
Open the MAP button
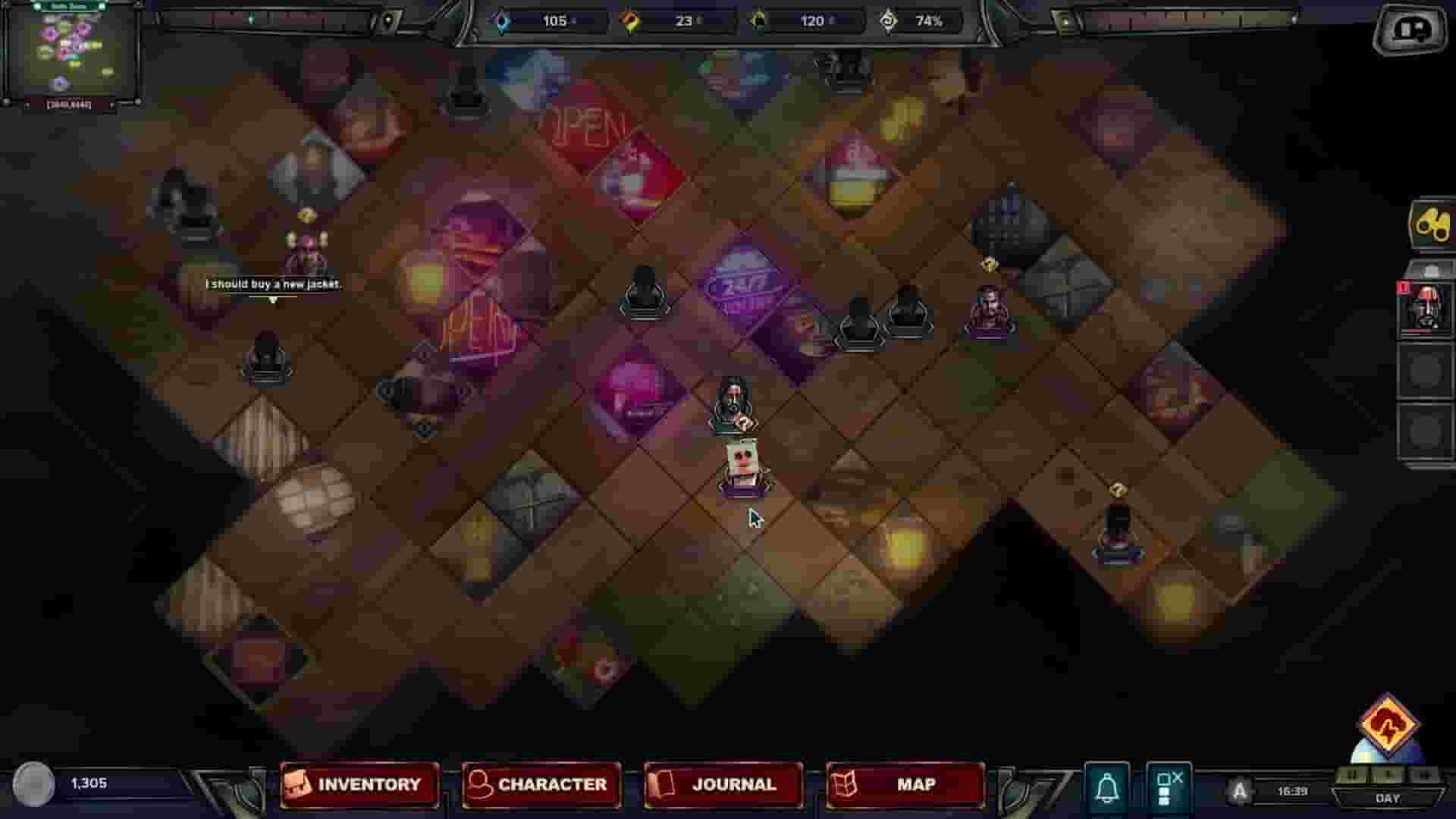[x=903, y=785]
